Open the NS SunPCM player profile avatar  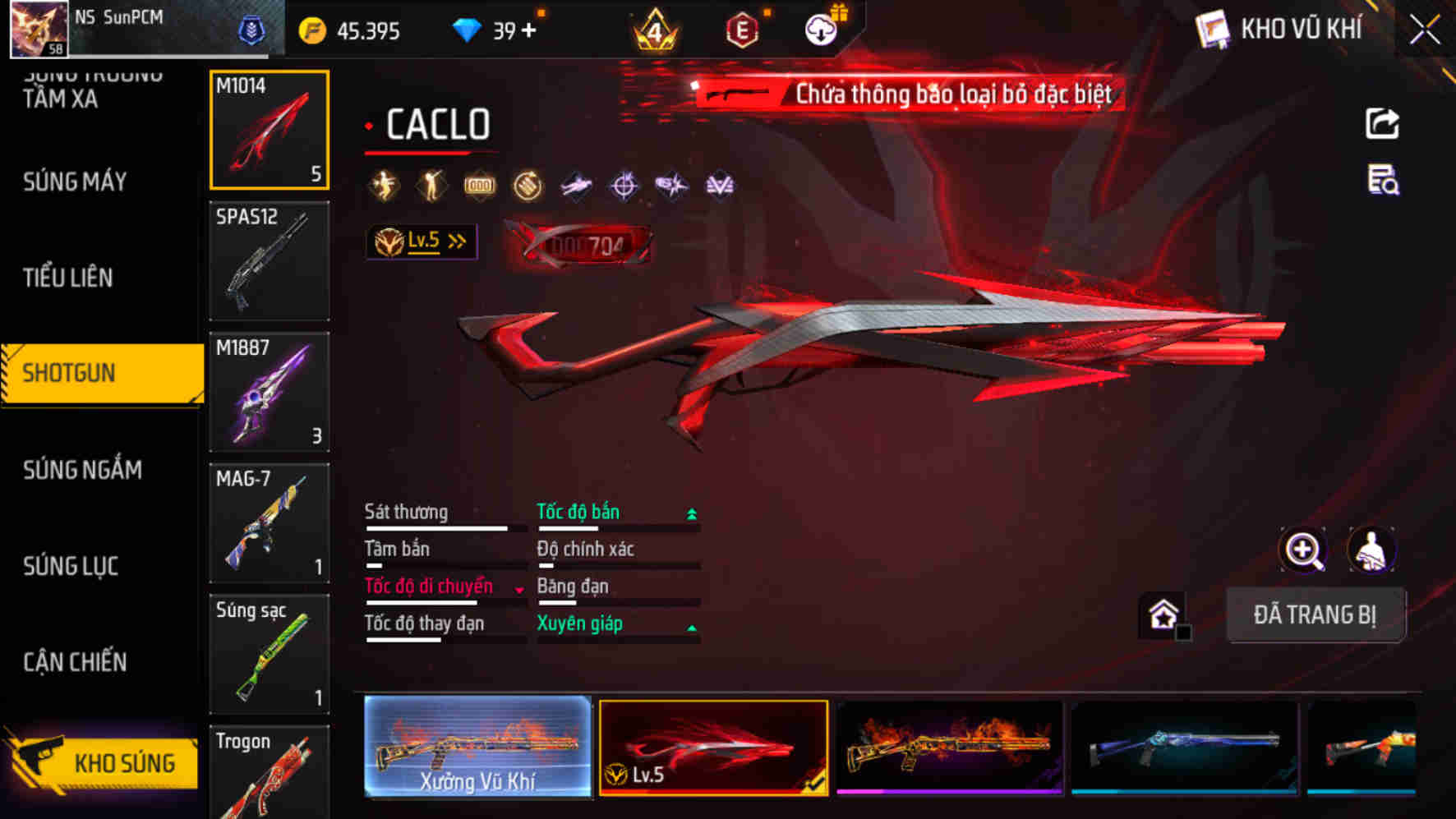37,27
